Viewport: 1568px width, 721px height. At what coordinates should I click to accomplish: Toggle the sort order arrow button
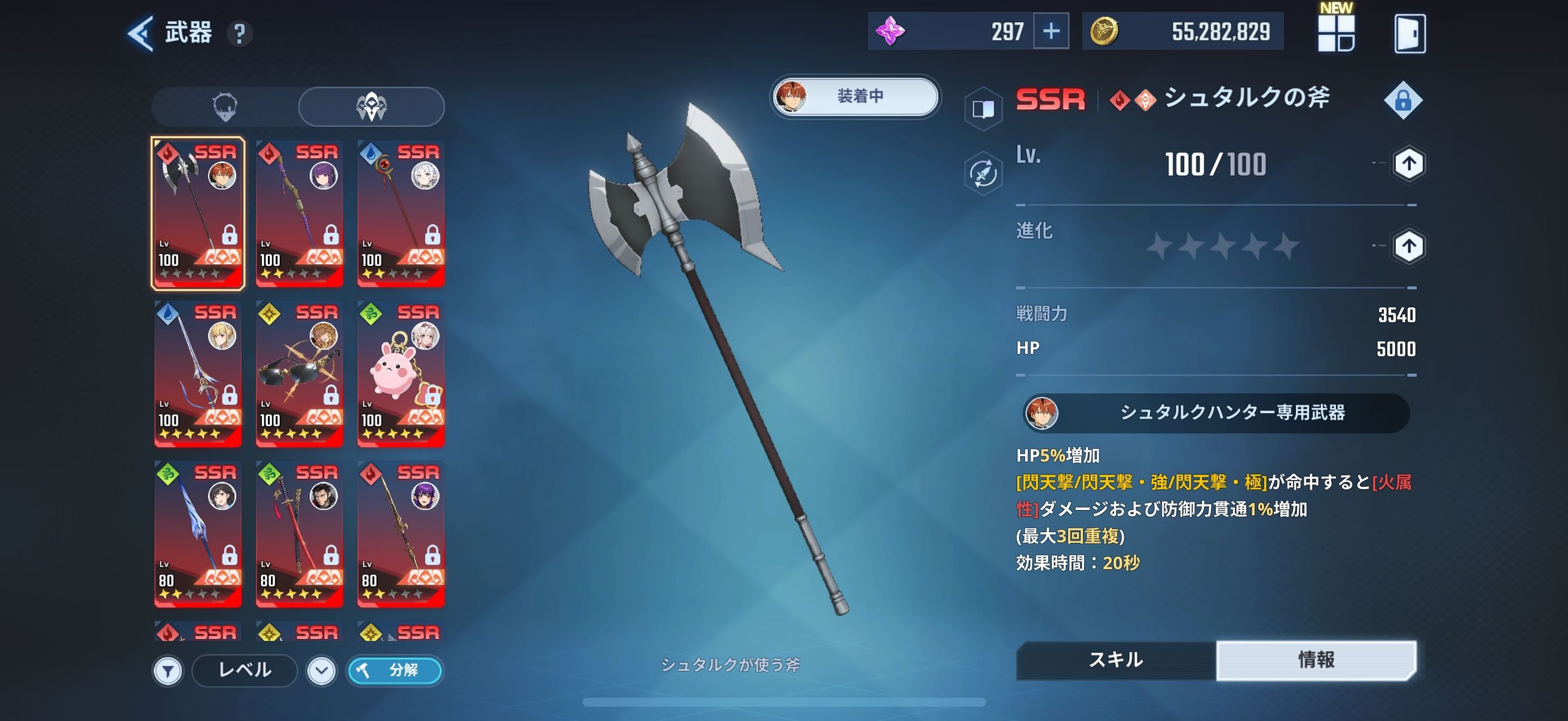coord(321,671)
